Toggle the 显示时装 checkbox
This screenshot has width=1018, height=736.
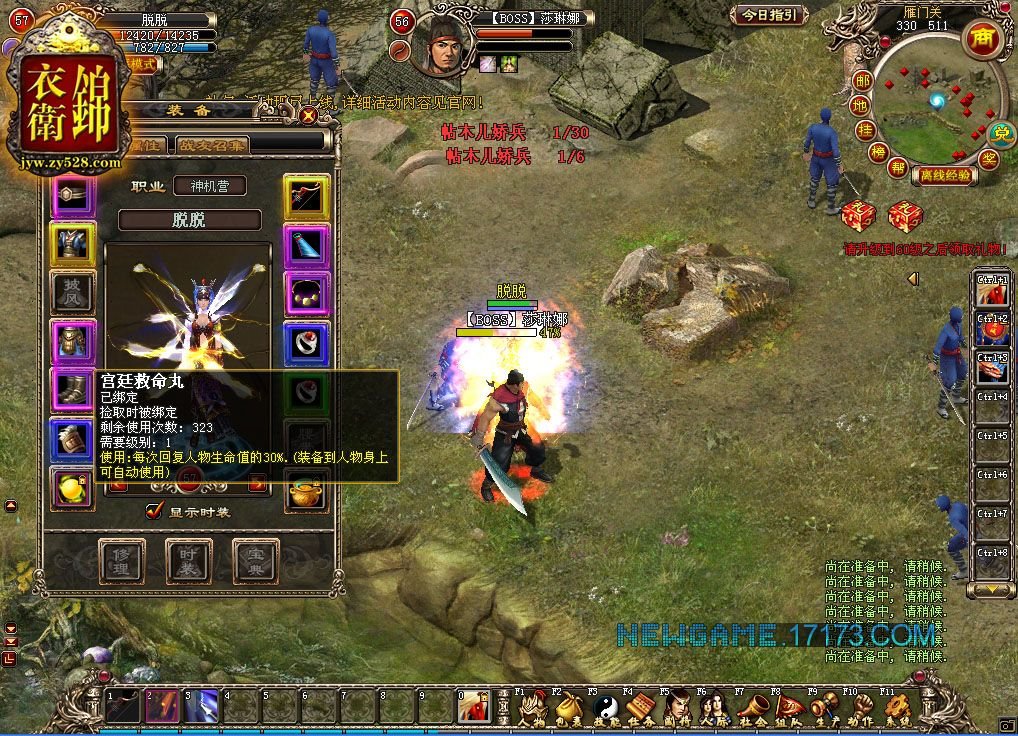pyautogui.click(x=154, y=510)
